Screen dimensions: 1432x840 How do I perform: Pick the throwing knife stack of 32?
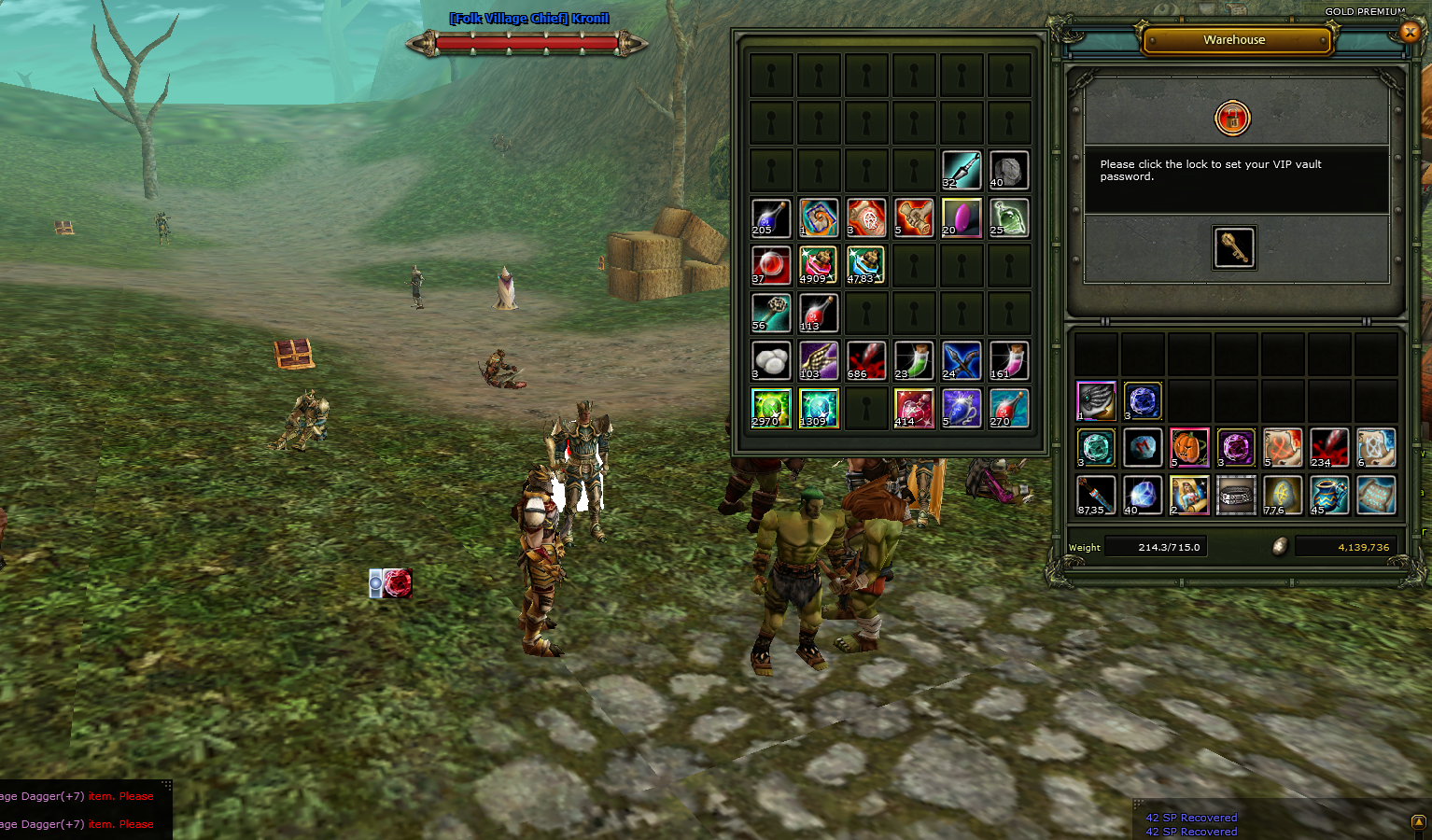(x=961, y=170)
